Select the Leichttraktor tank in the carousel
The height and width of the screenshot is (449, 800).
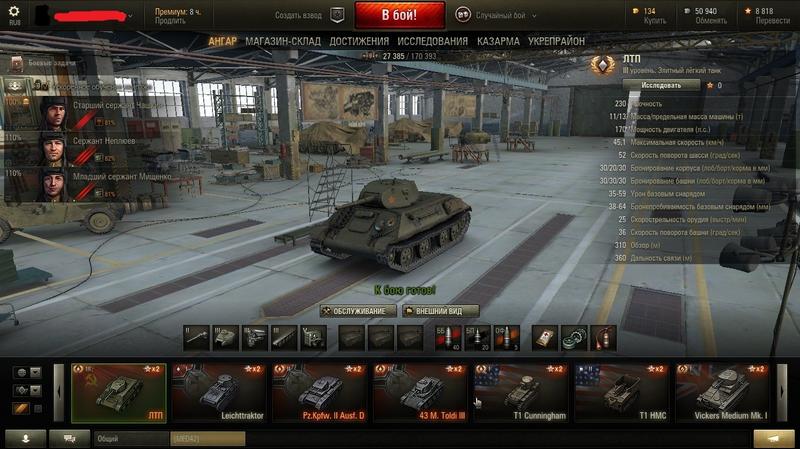click(219, 392)
